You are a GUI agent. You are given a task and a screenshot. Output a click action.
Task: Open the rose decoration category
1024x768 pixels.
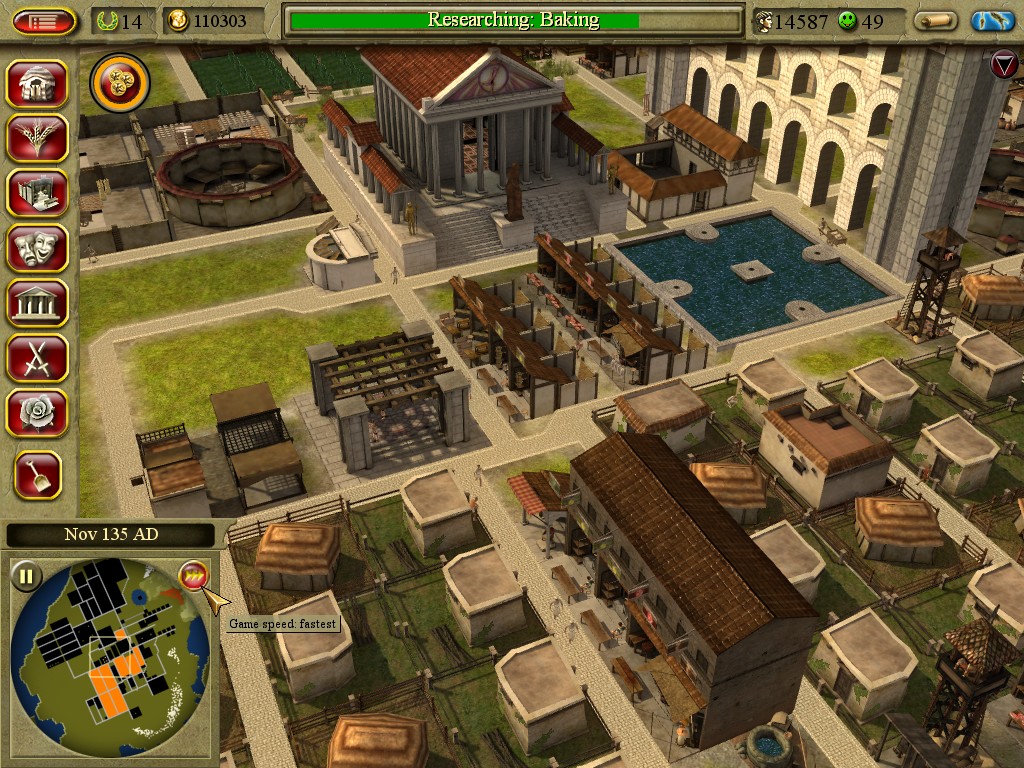click(37, 412)
